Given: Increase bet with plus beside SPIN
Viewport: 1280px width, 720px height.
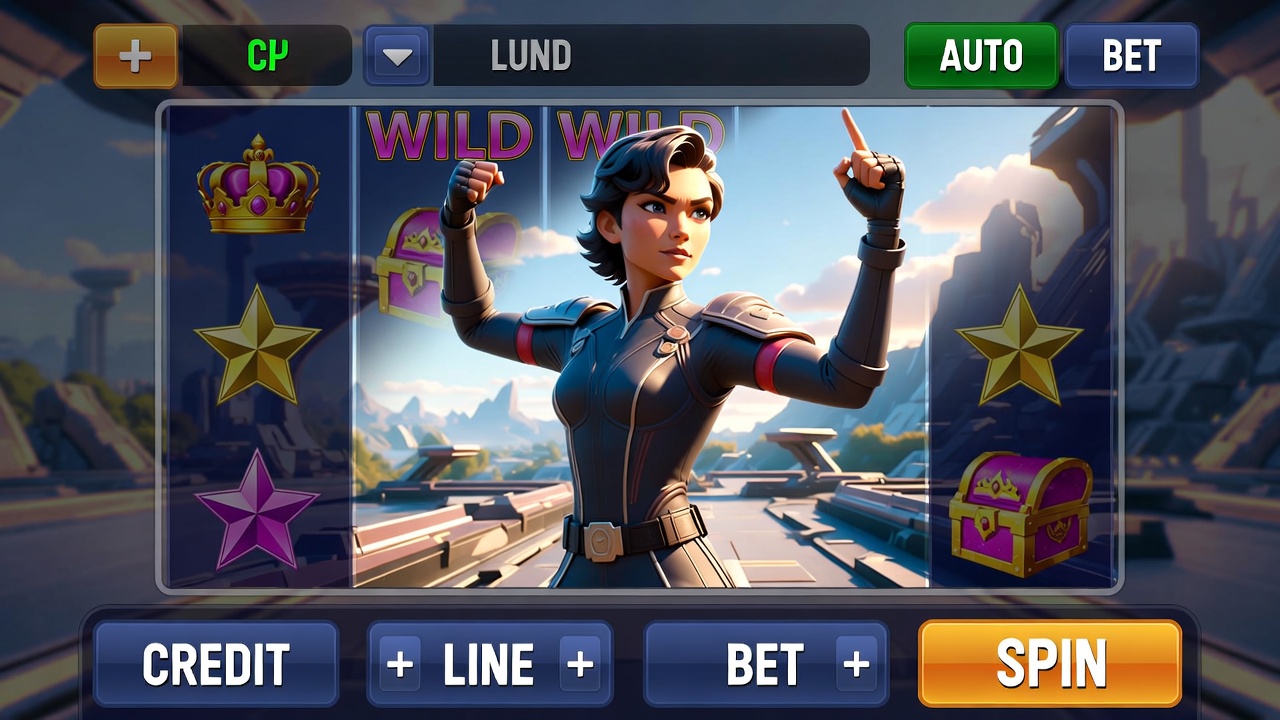Looking at the screenshot, I should pos(856,664).
